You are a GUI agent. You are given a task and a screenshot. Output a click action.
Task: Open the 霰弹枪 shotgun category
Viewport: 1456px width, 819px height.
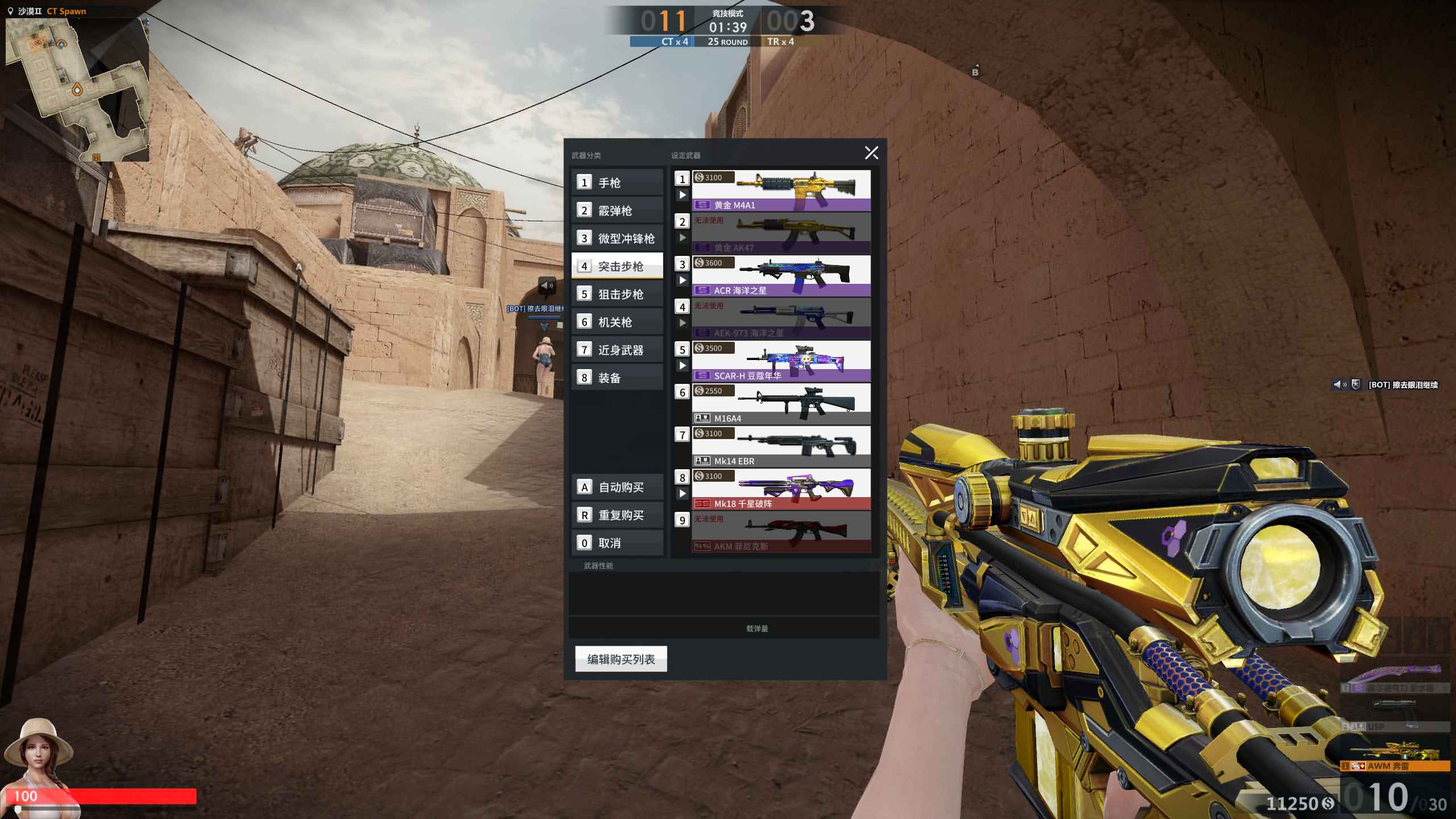point(617,210)
